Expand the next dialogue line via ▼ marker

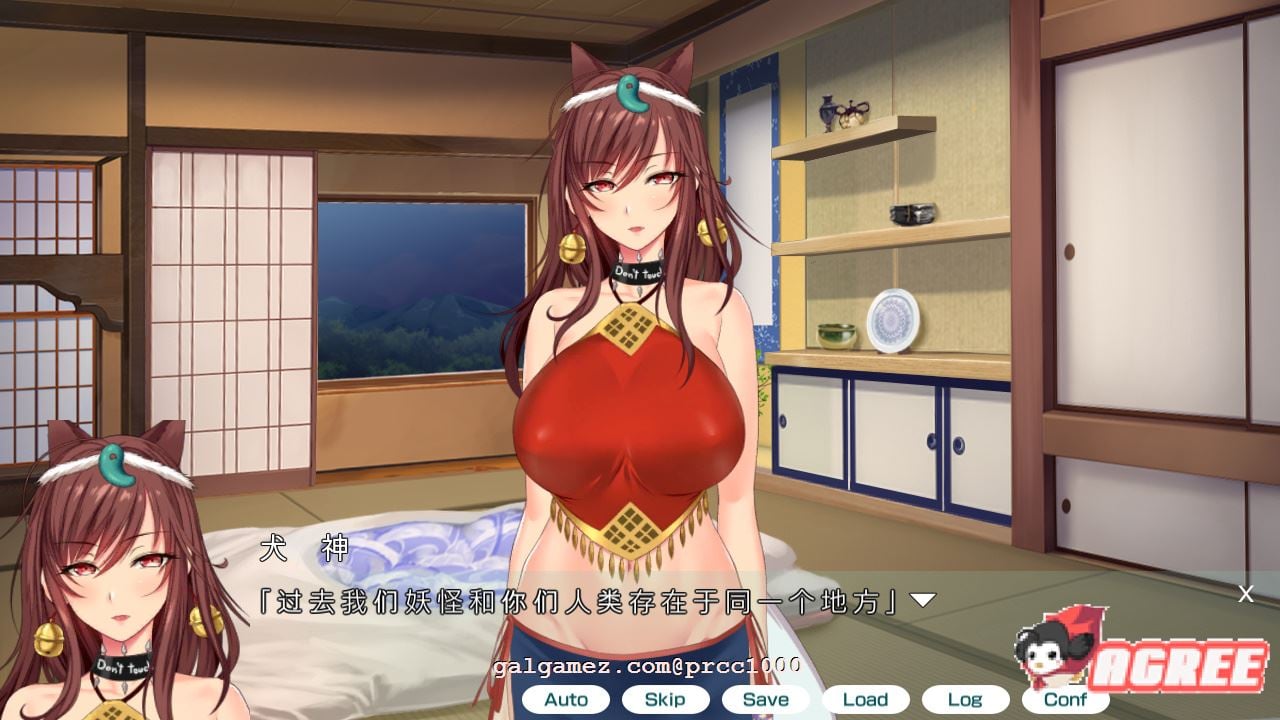click(x=921, y=601)
